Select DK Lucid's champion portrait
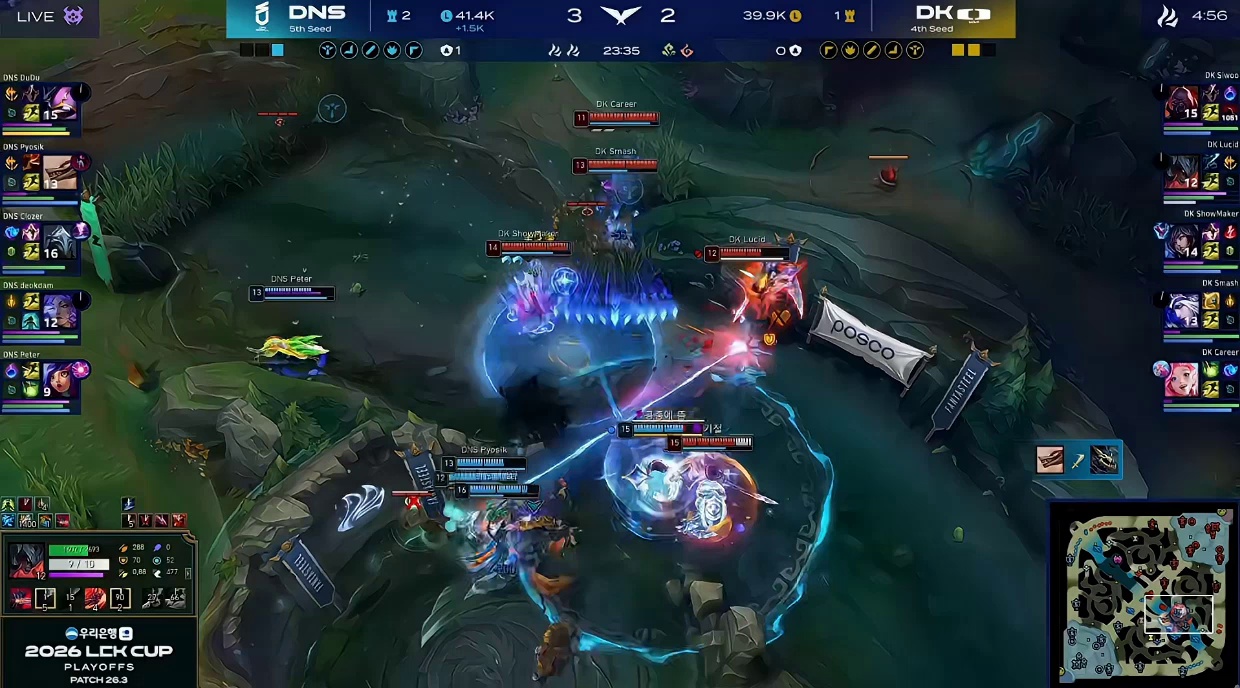The width and height of the screenshot is (1240, 688). point(1180,172)
